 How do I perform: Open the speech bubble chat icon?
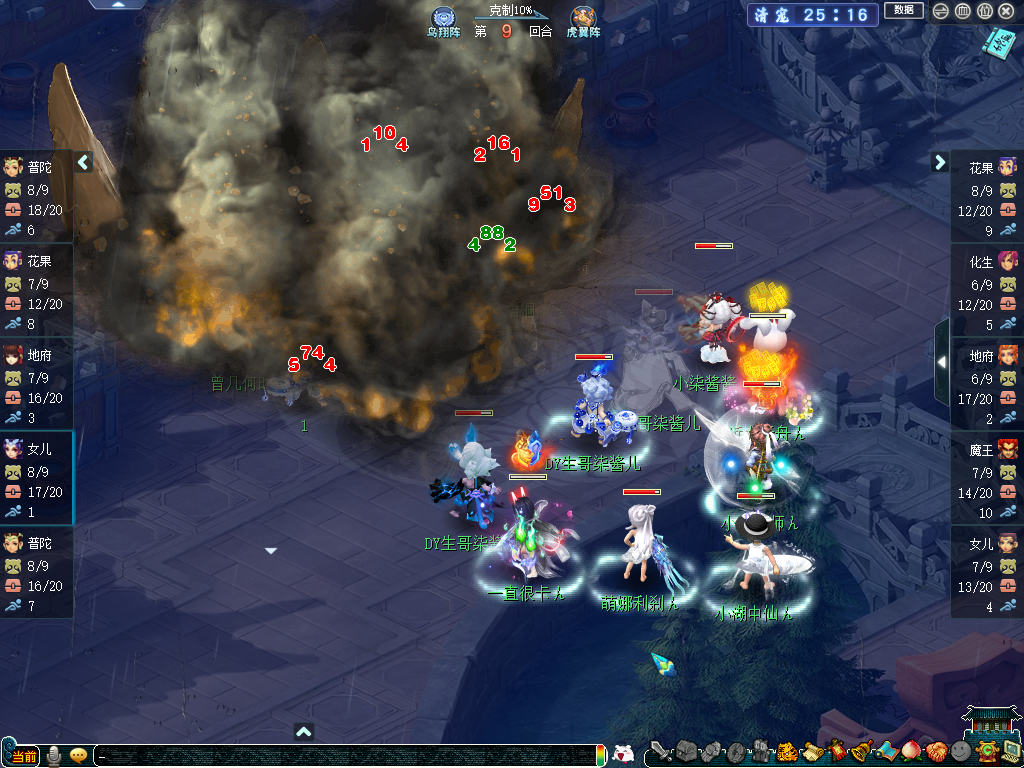78,755
